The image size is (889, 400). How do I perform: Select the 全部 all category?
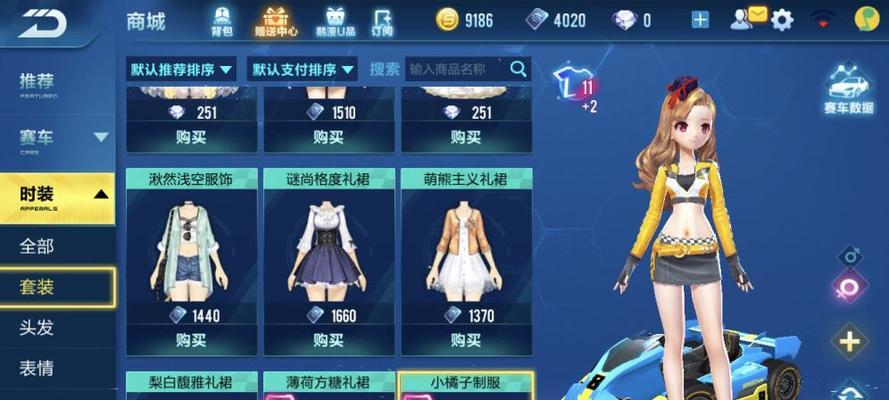40,246
